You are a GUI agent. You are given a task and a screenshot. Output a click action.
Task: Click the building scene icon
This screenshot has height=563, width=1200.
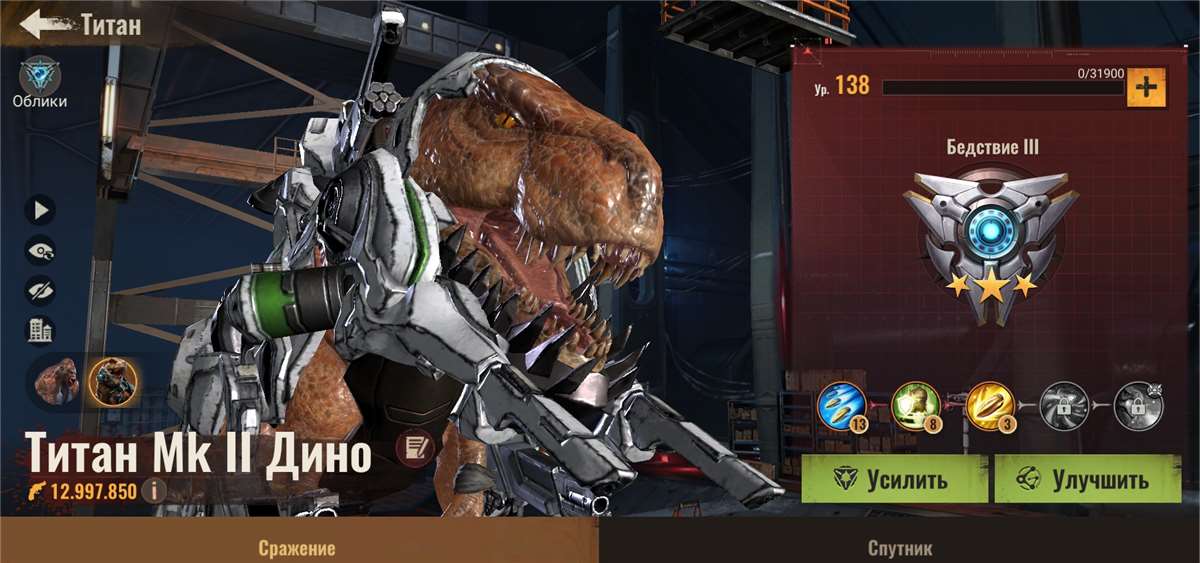41,330
